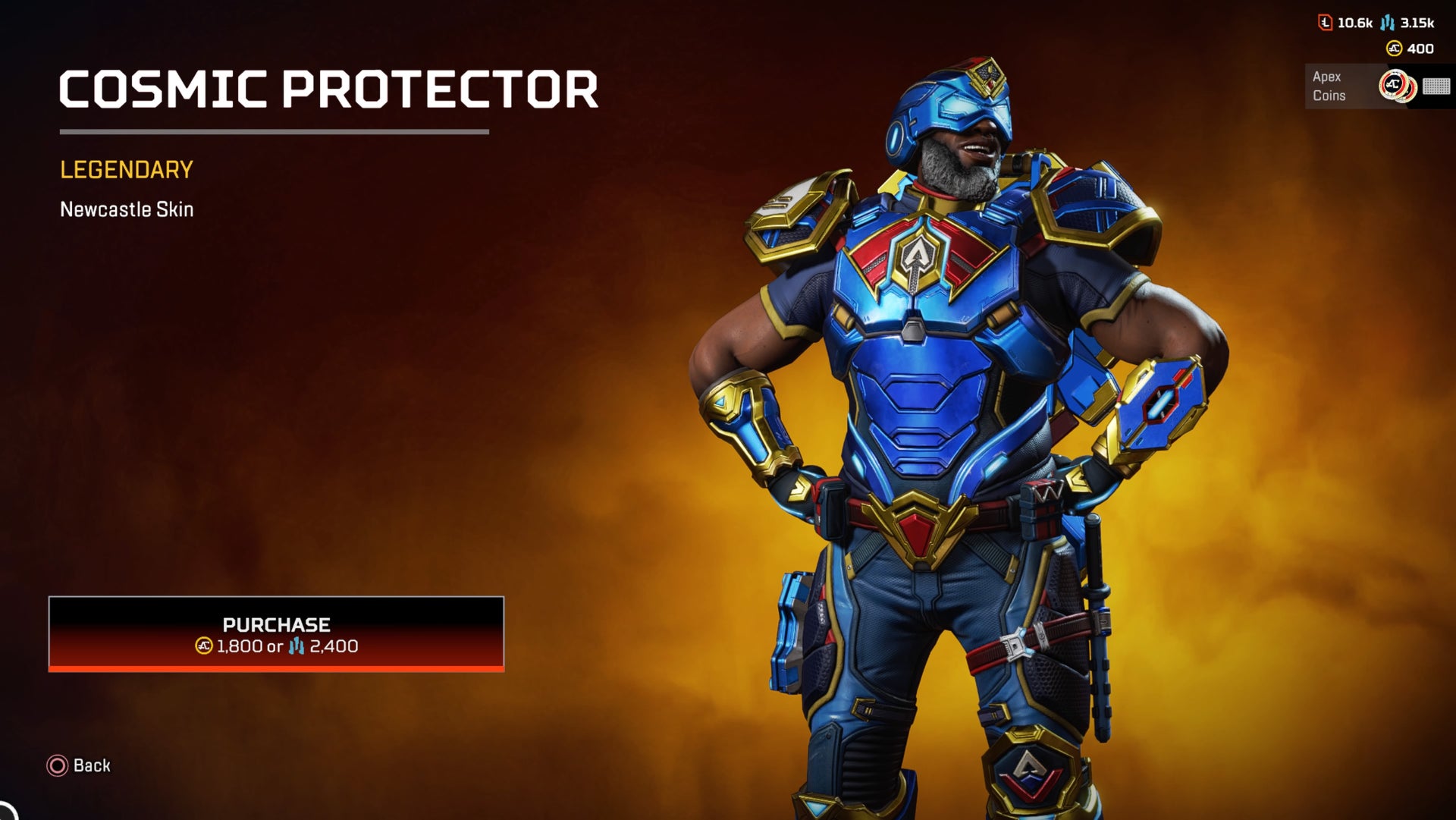Image resolution: width=1456 pixels, height=820 pixels.
Task: Select the yellow Apex Coins balance icon
Action: pyautogui.click(x=1394, y=49)
